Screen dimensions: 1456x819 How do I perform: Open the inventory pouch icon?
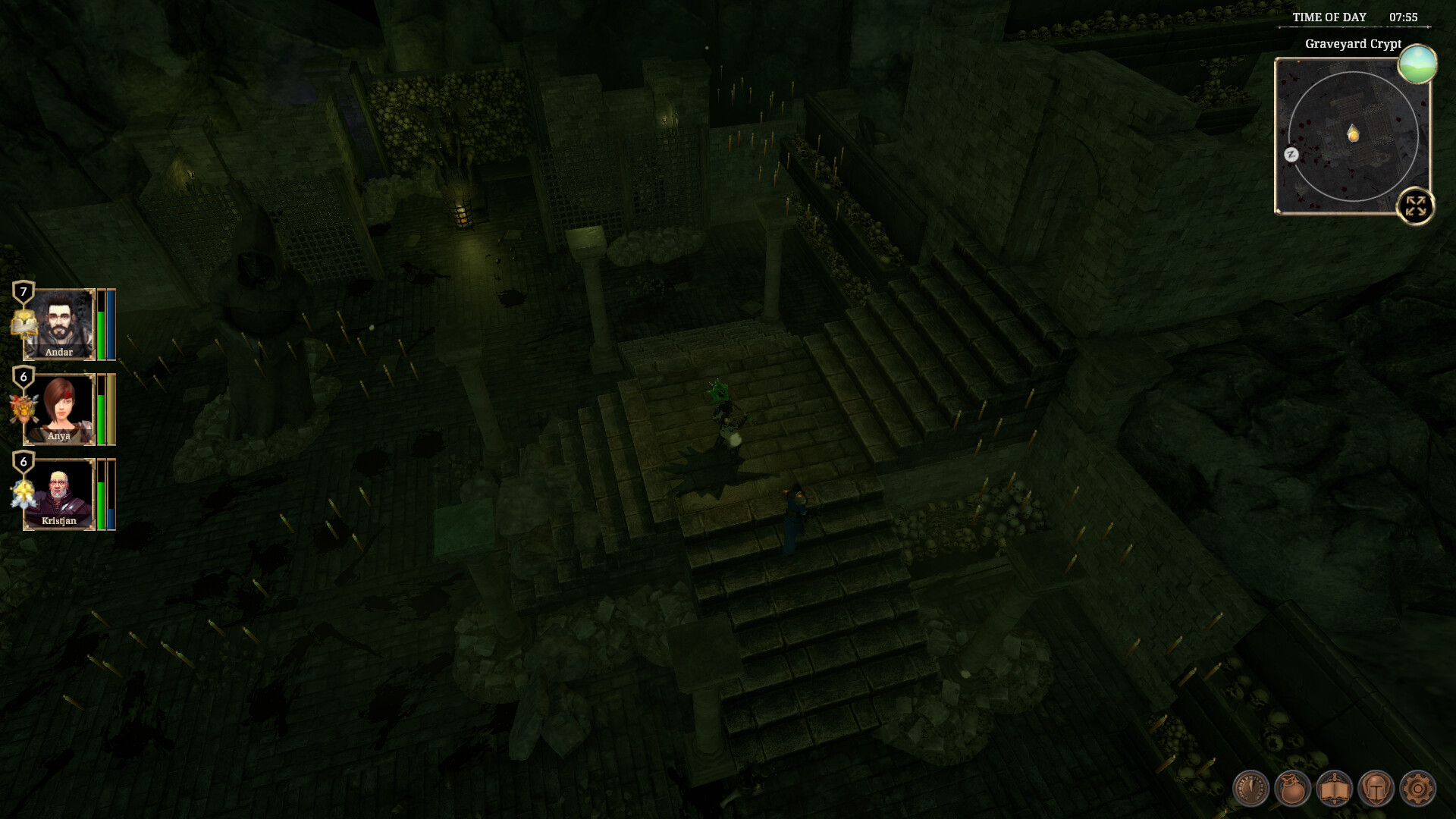[x=1293, y=789]
